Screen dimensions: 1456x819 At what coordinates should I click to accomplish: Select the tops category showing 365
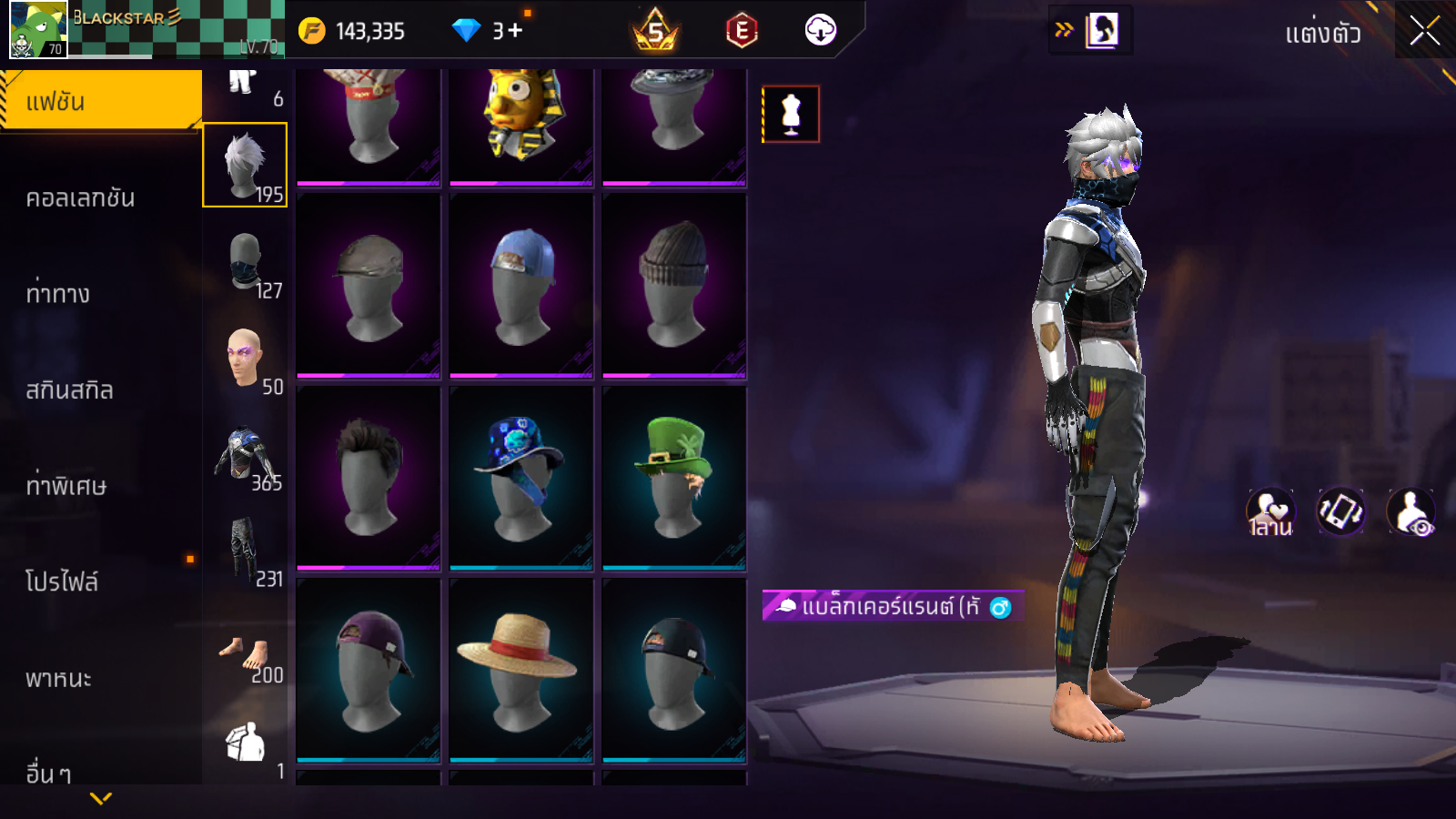pyautogui.click(x=246, y=455)
